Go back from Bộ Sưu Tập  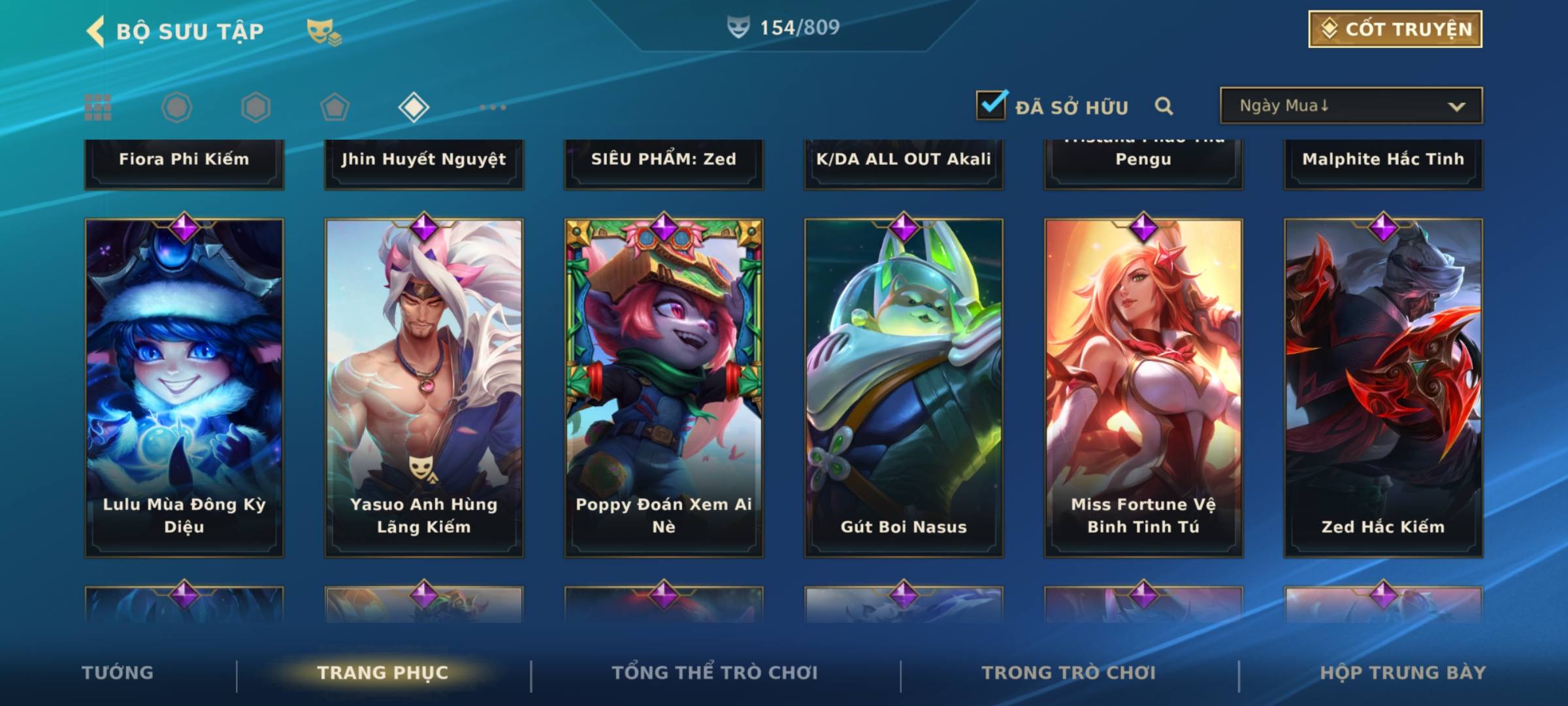95,31
